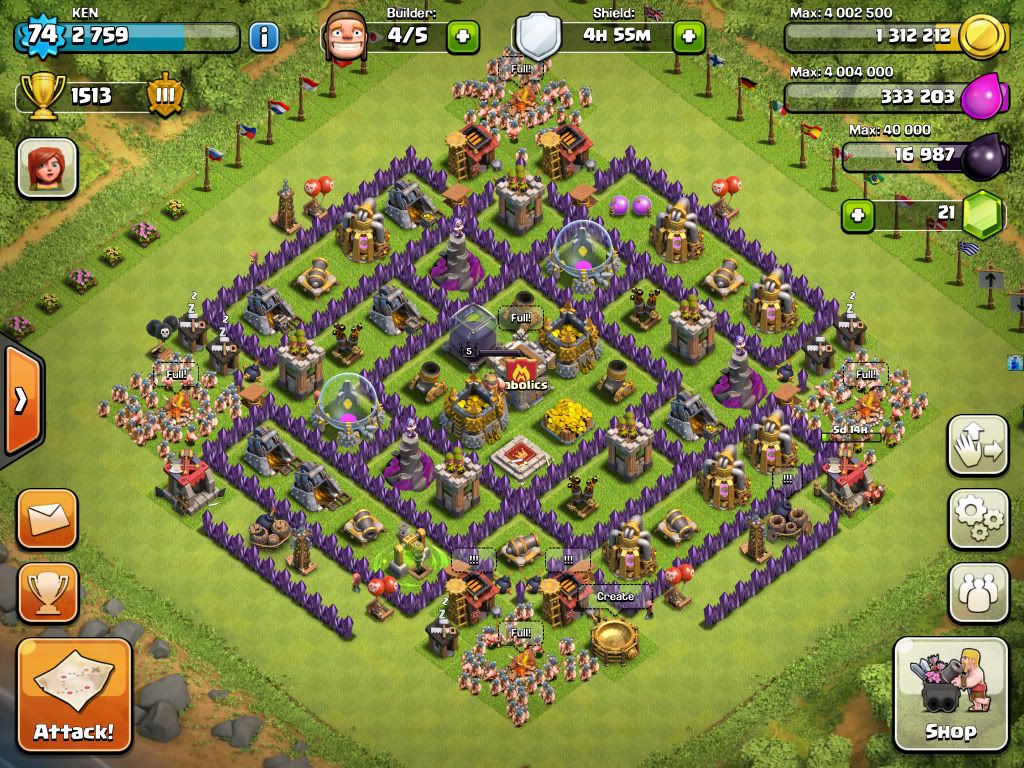Add shield time with green plus
The image size is (1024, 768).
point(688,38)
